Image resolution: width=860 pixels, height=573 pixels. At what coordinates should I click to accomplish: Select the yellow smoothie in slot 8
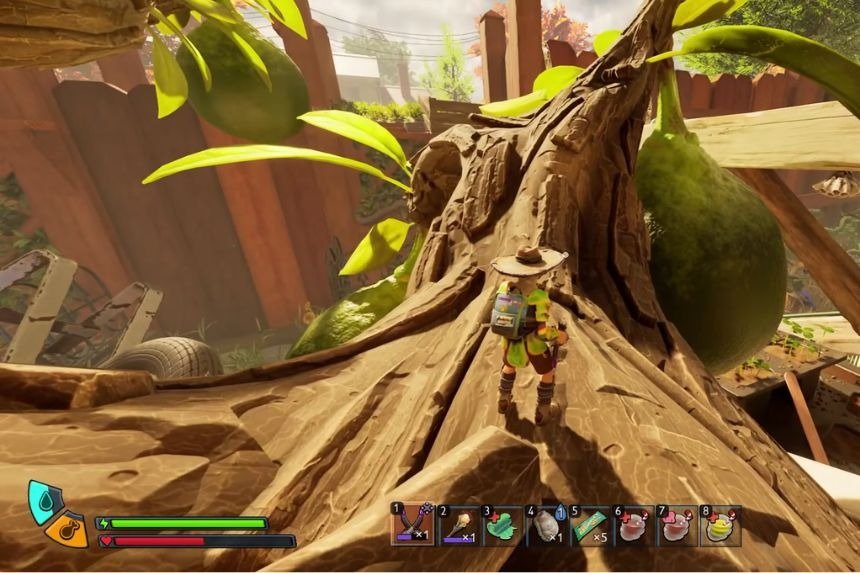tap(722, 524)
